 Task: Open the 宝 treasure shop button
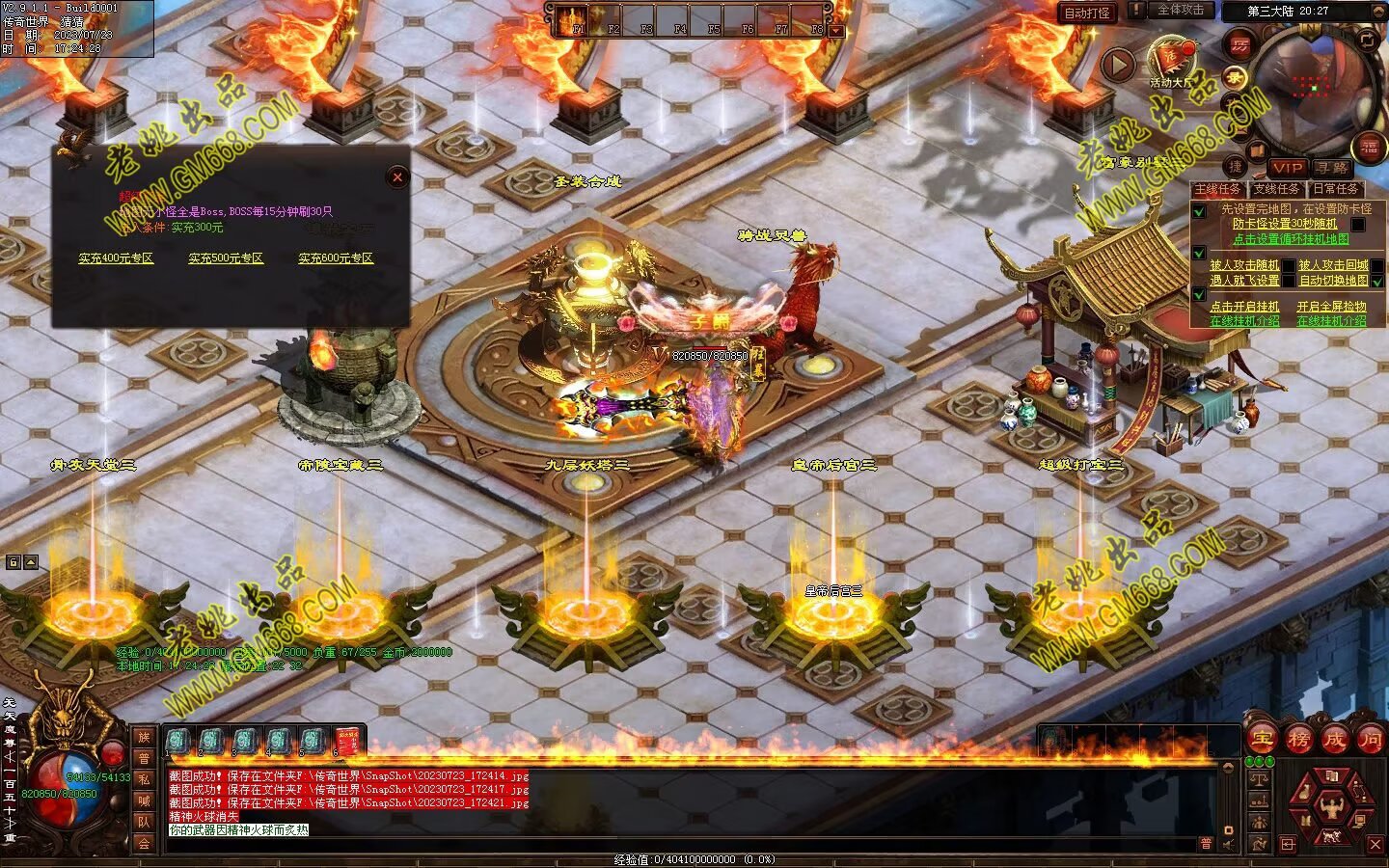[x=1262, y=740]
